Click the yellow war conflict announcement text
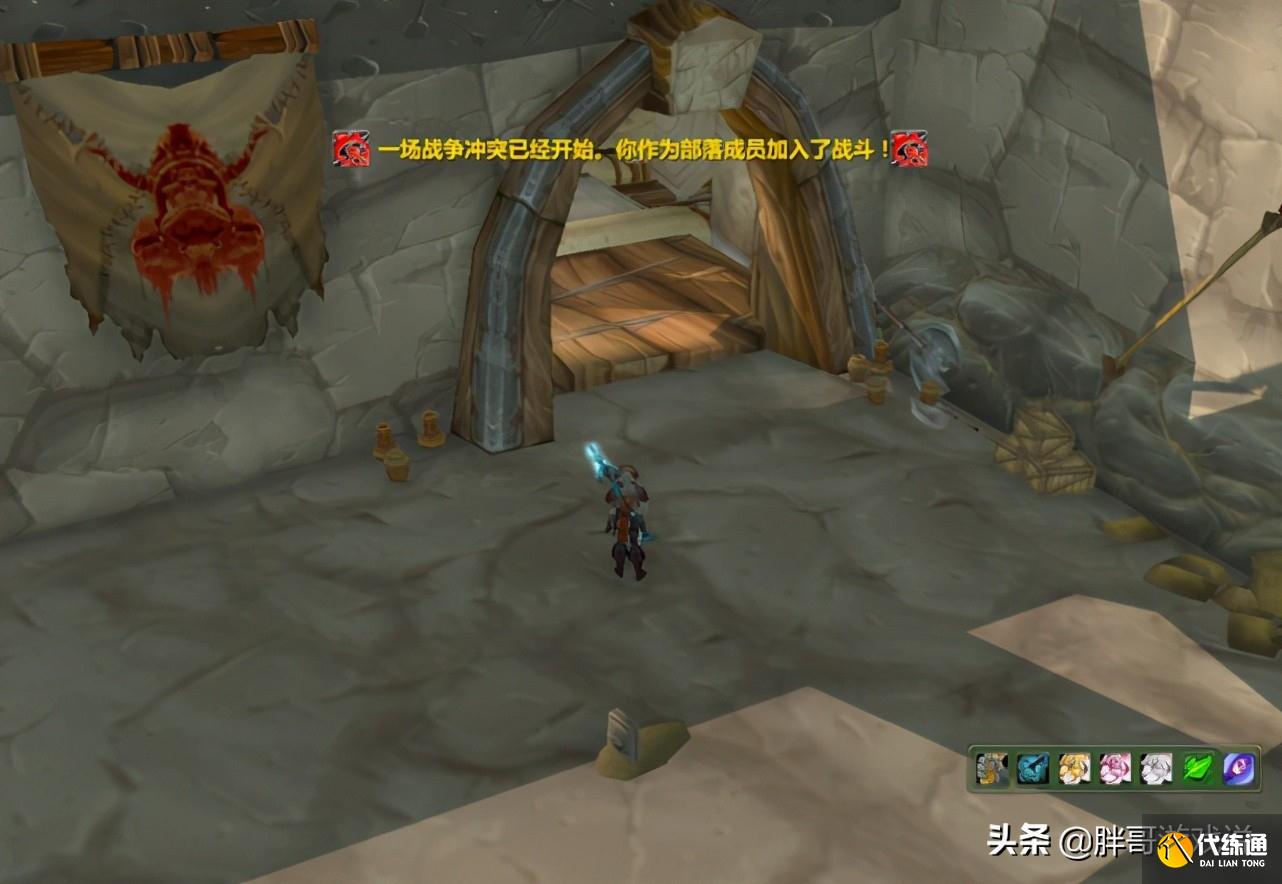 coord(627,153)
